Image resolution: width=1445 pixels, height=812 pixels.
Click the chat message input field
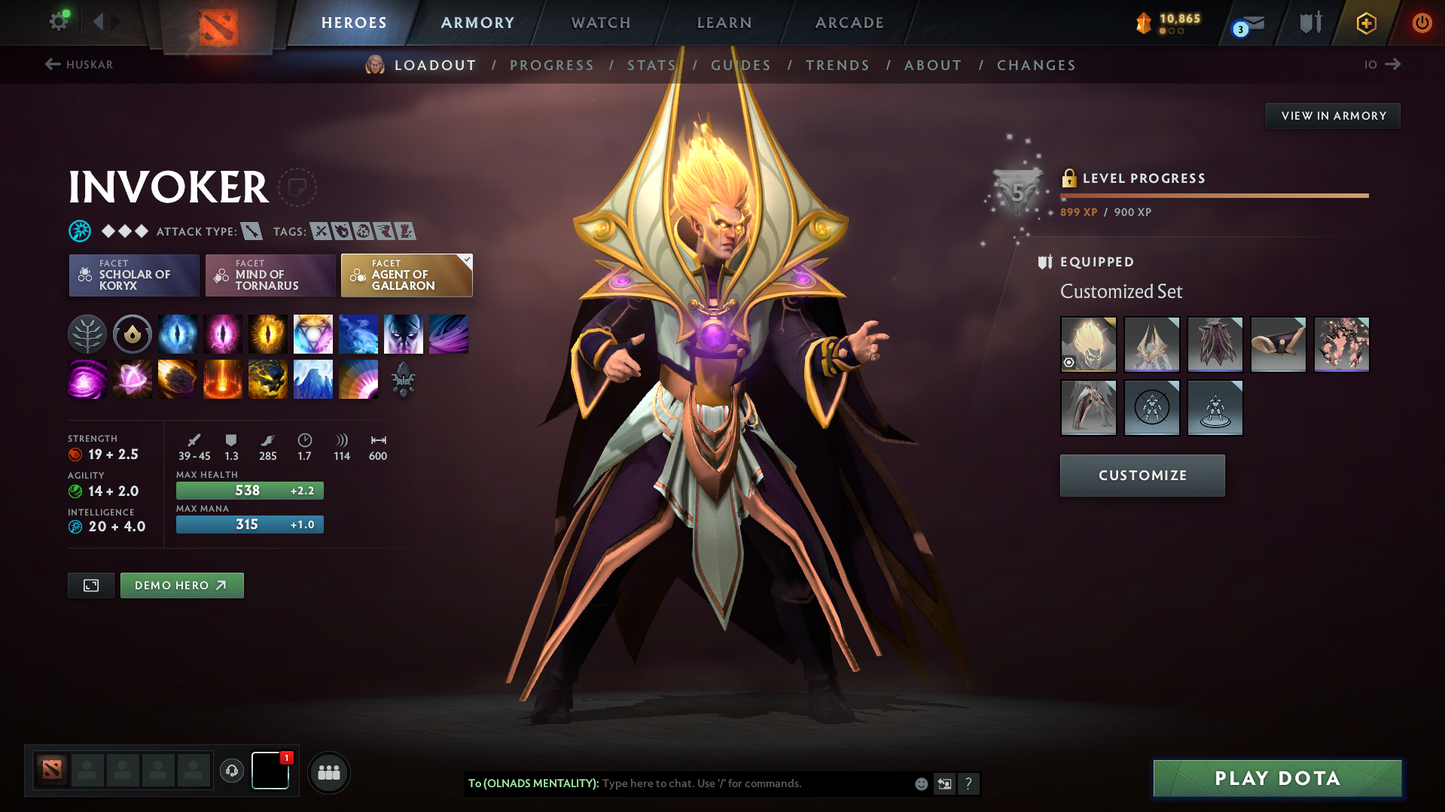coord(755,783)
